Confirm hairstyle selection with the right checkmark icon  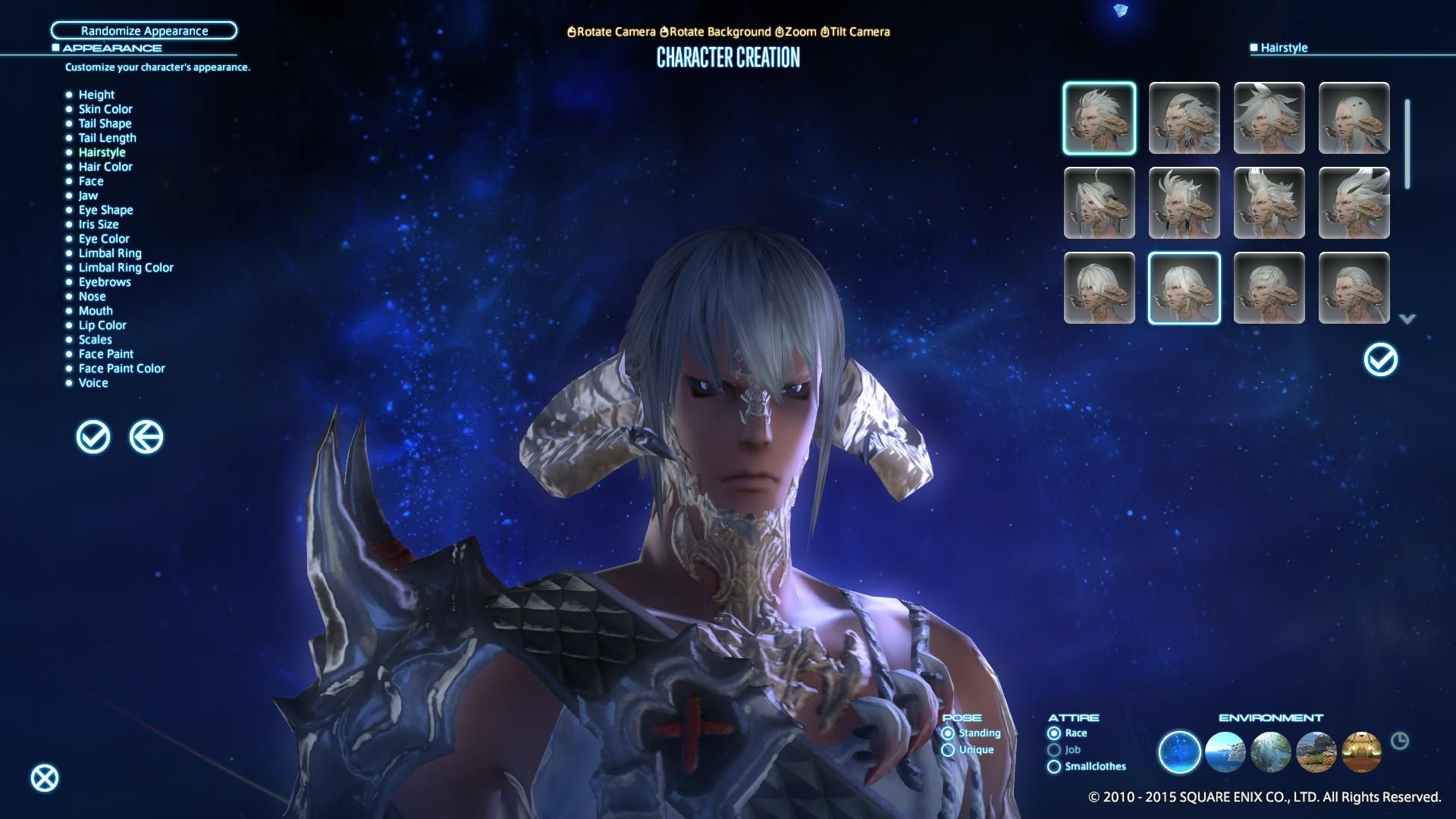click(x=1380, y=359)
